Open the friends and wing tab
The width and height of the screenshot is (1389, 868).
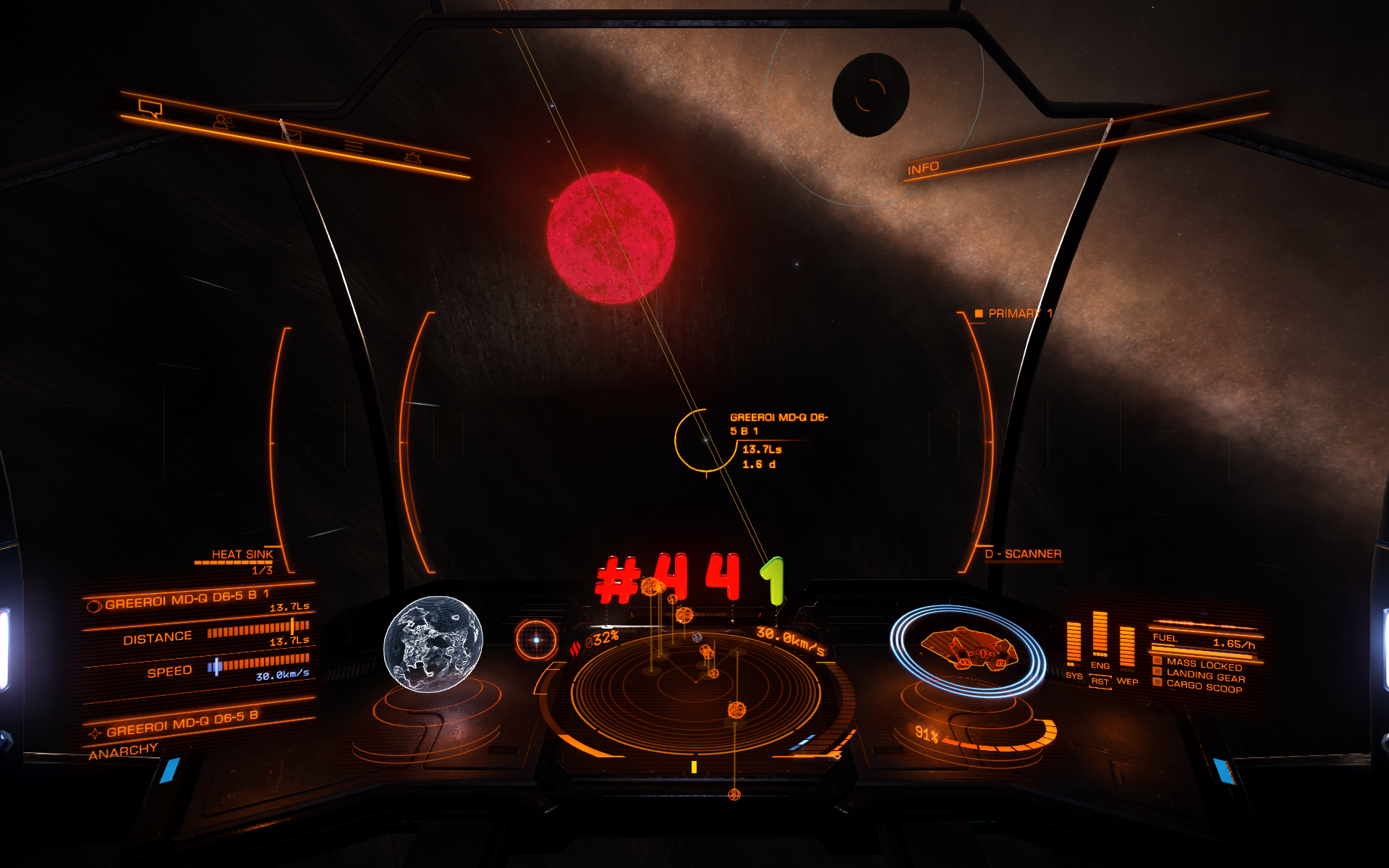(223, 122)
